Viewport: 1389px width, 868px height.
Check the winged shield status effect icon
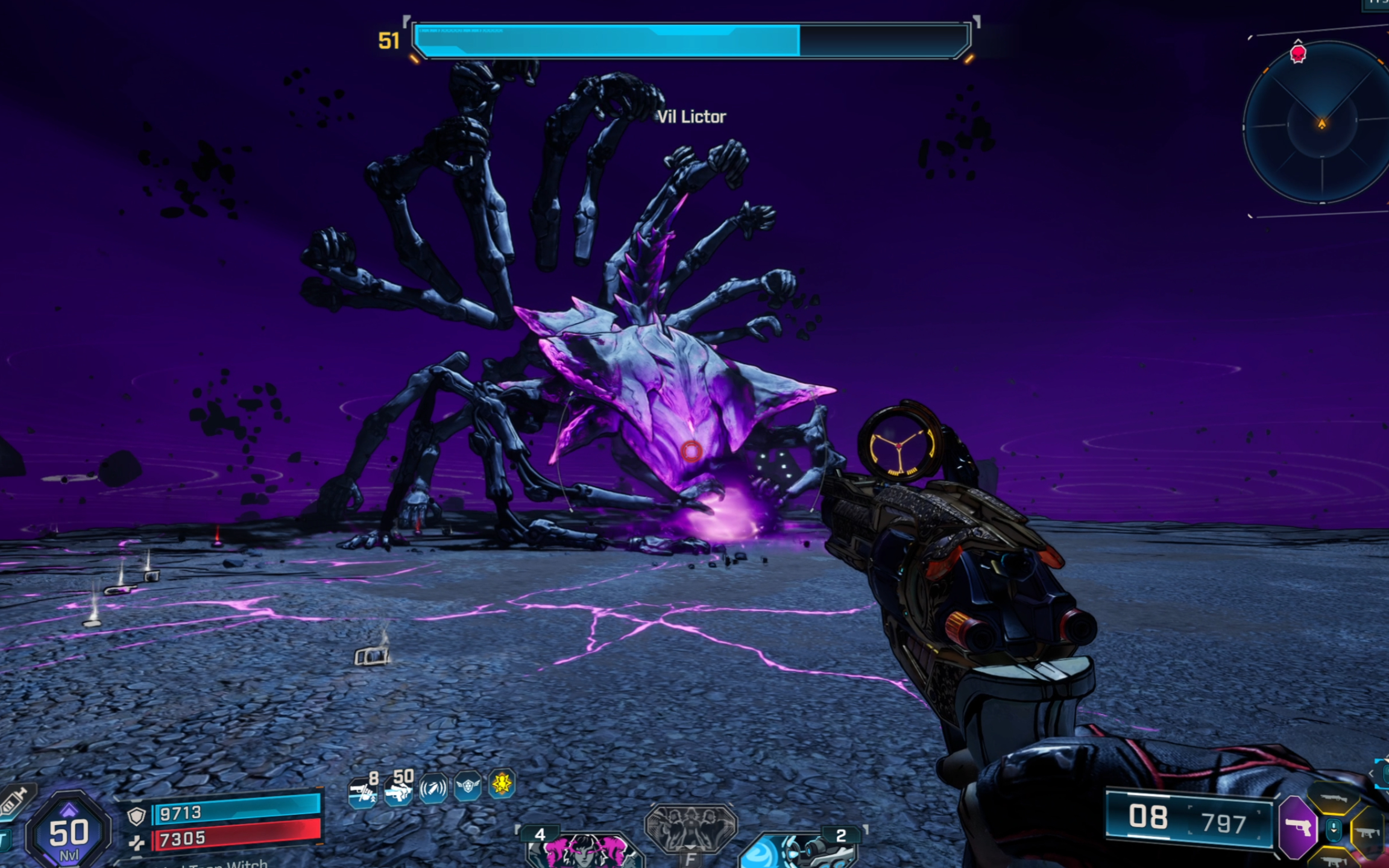(468, 787)
